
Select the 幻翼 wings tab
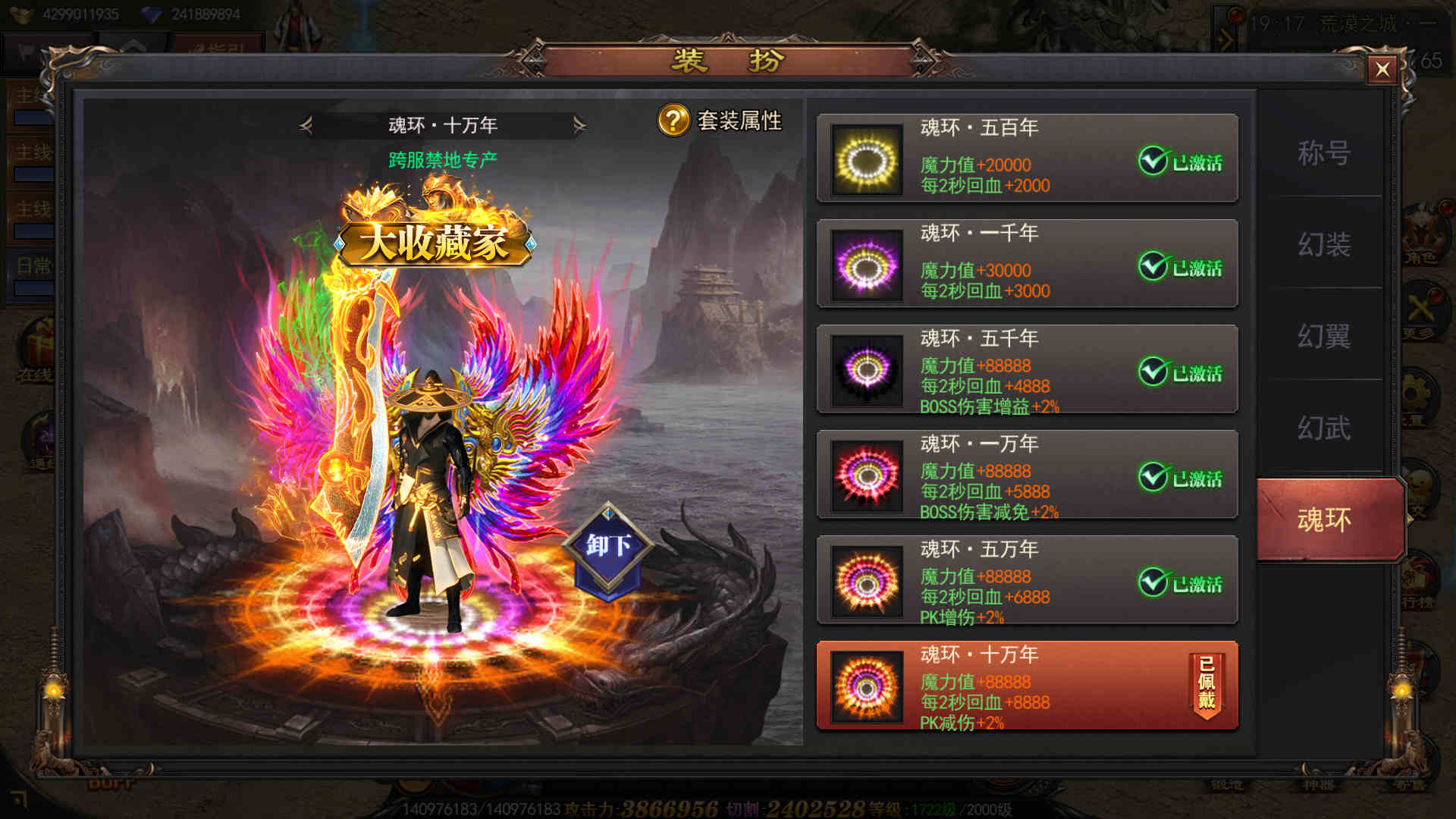pos(1323,336)
